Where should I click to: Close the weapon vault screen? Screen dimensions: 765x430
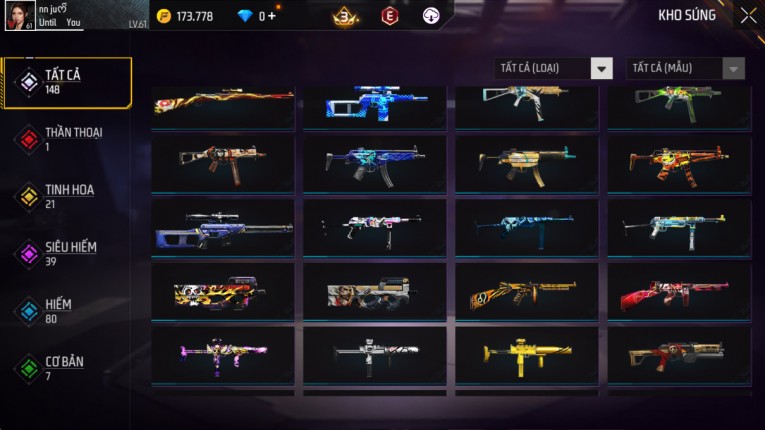(x=748, y=16)
